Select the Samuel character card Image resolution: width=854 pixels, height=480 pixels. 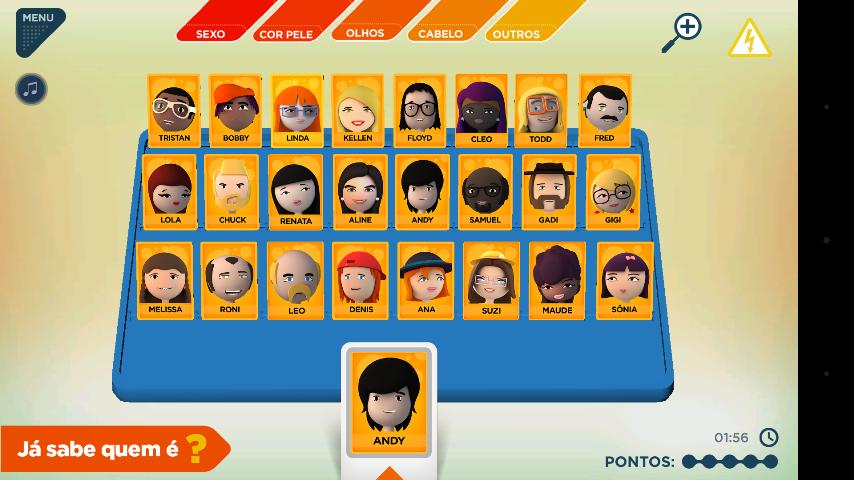[x=485, y=191]
